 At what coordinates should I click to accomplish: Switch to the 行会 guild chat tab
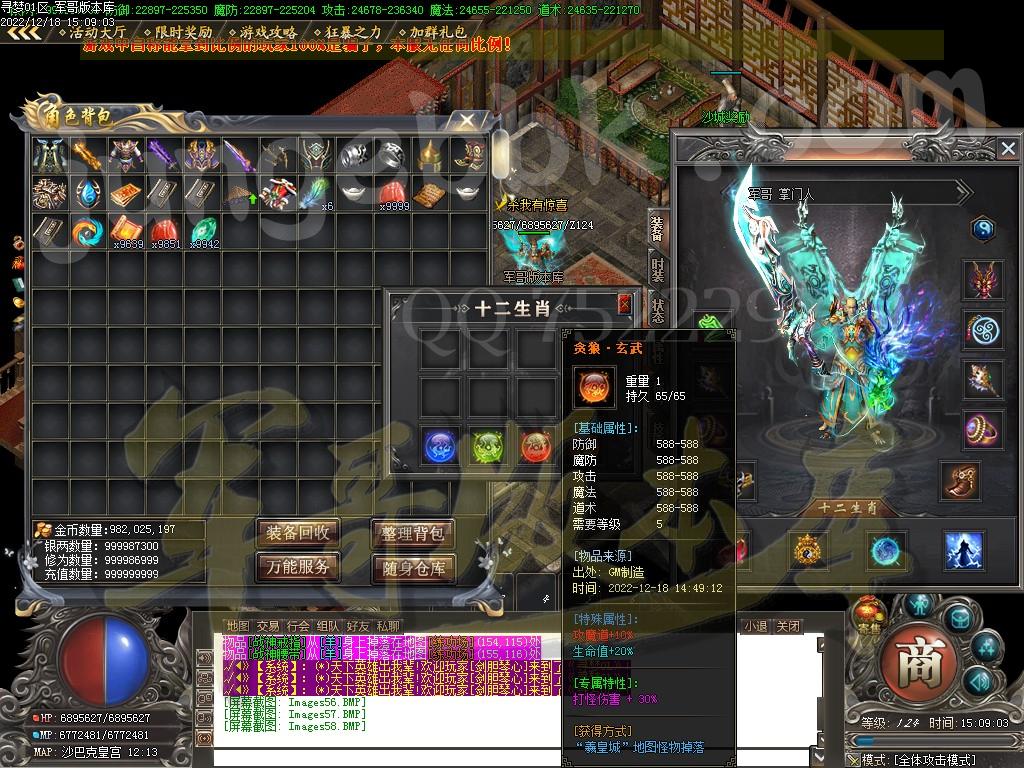(x=297, y=627)
